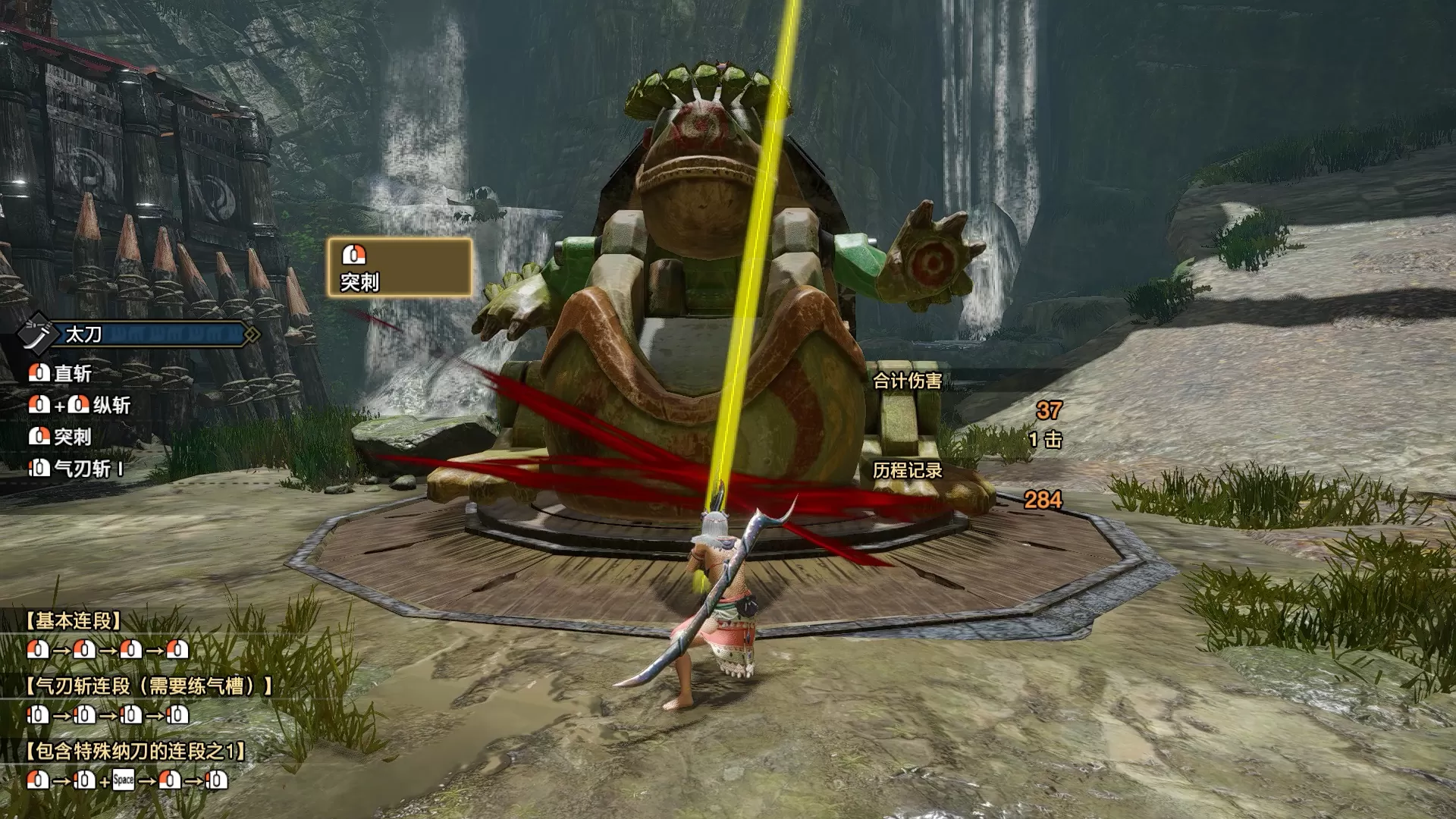Select the 【包含特殊纳刀的连段之1】 combo heading

(136, 752)
